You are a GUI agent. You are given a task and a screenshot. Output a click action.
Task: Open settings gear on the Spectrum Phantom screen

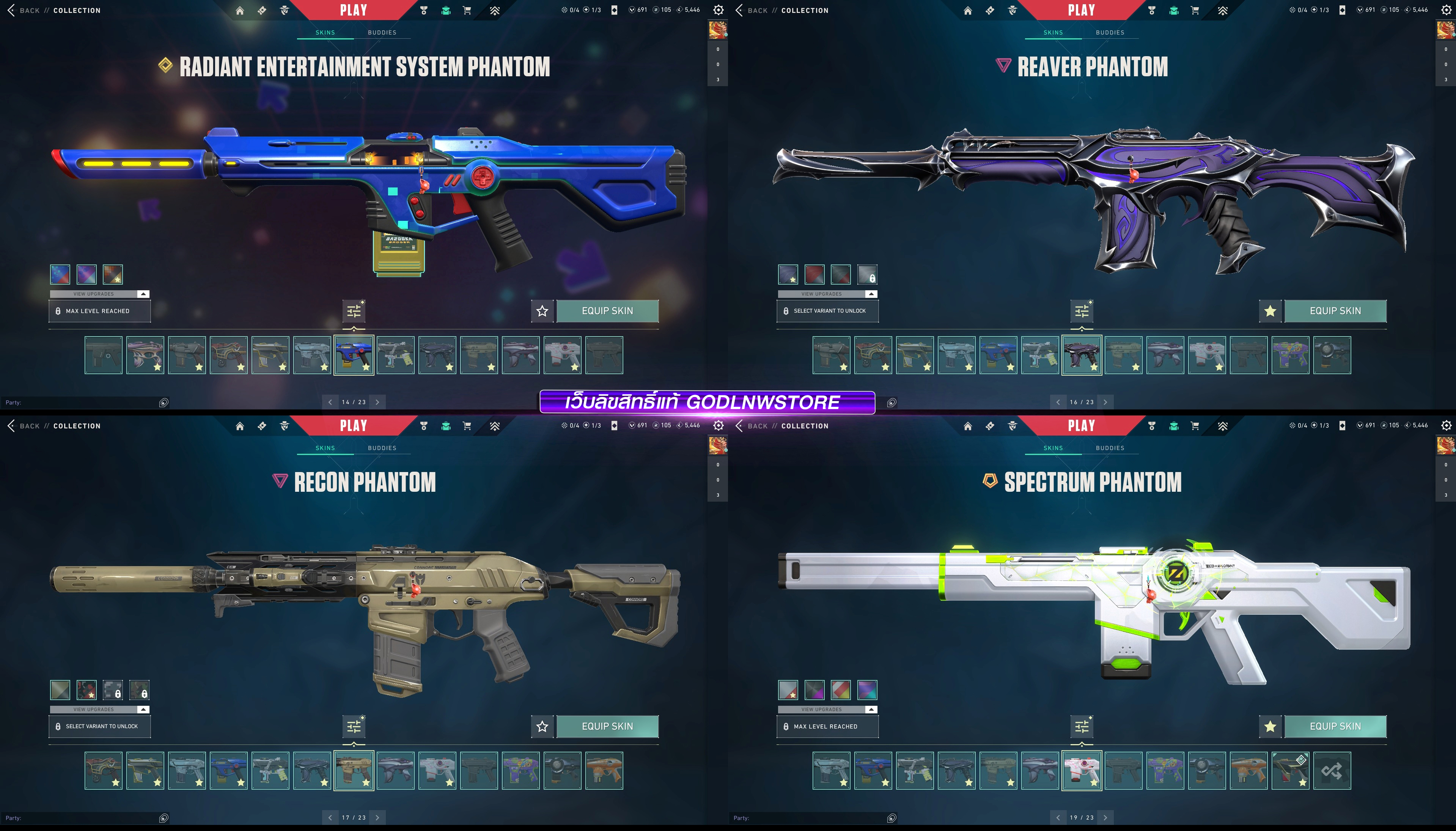[x=1446, y=426]
